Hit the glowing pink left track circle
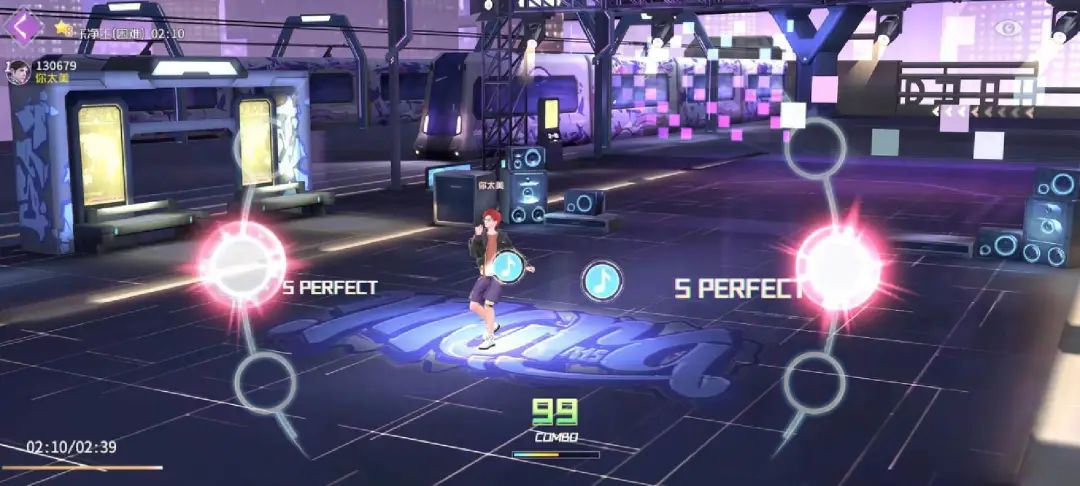This screenshot has height=486, width=1080. click(243, 263)
